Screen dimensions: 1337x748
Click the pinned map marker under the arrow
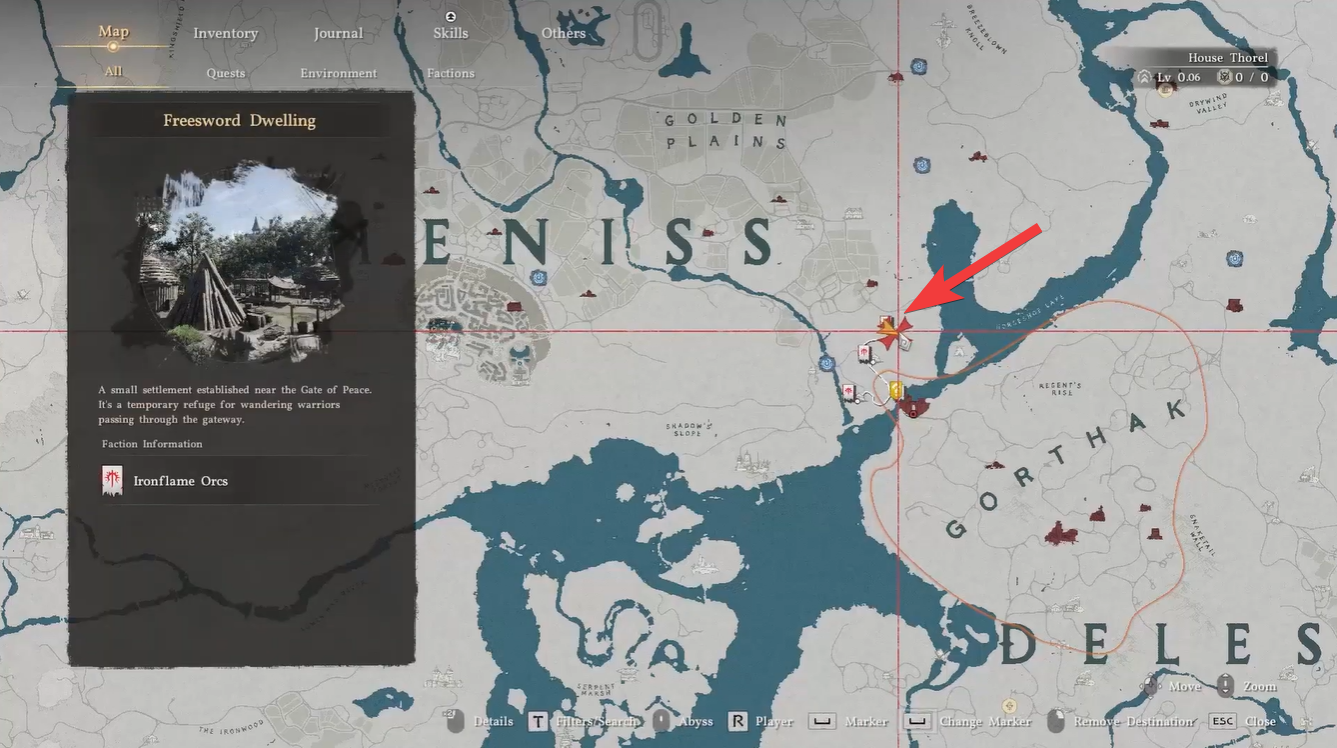(x=892, y=331)
